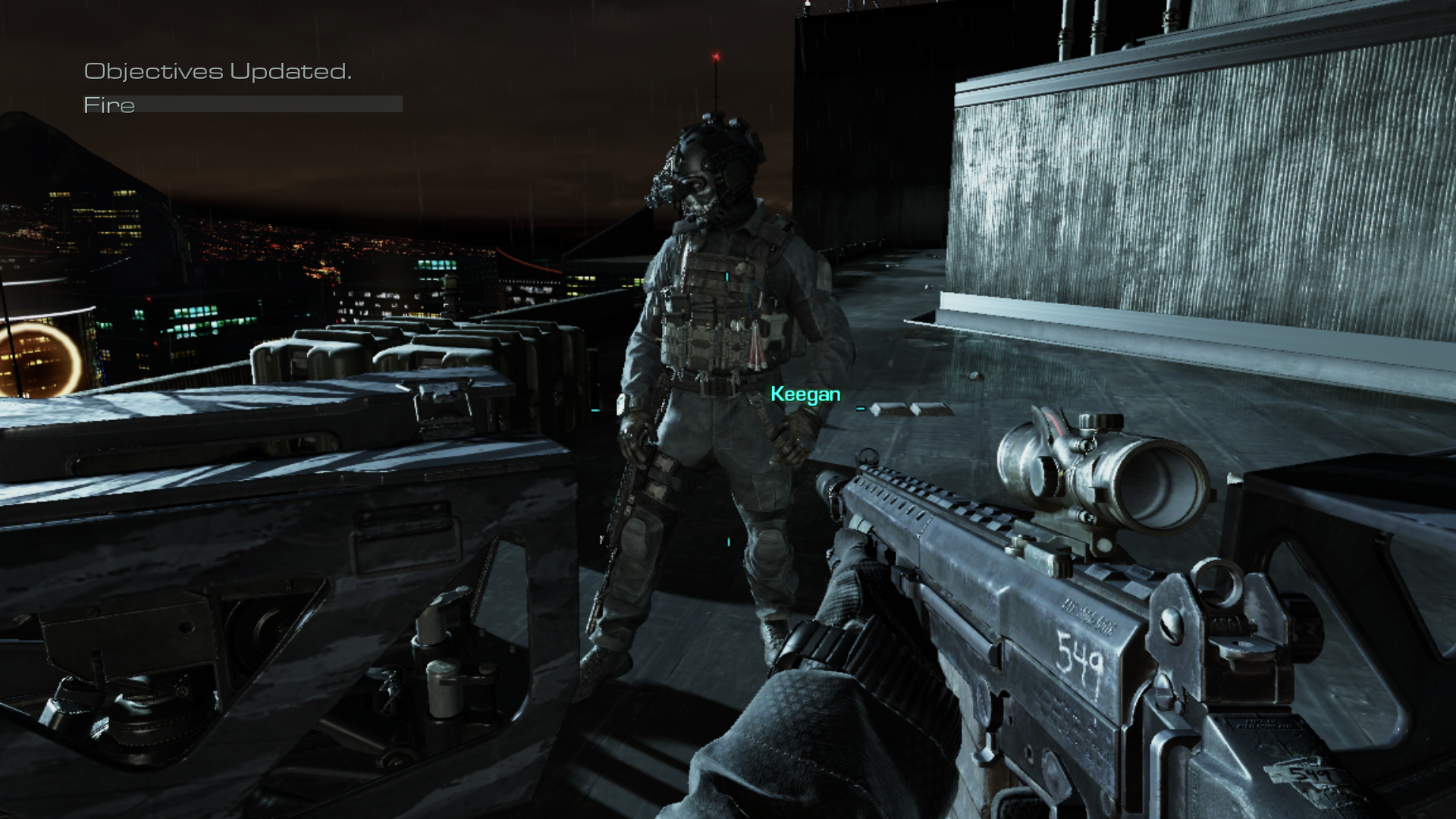Viewport: 1456px width, 819px height.
Task: Select the Fire objective entry
Action: (x=110, y=105)
